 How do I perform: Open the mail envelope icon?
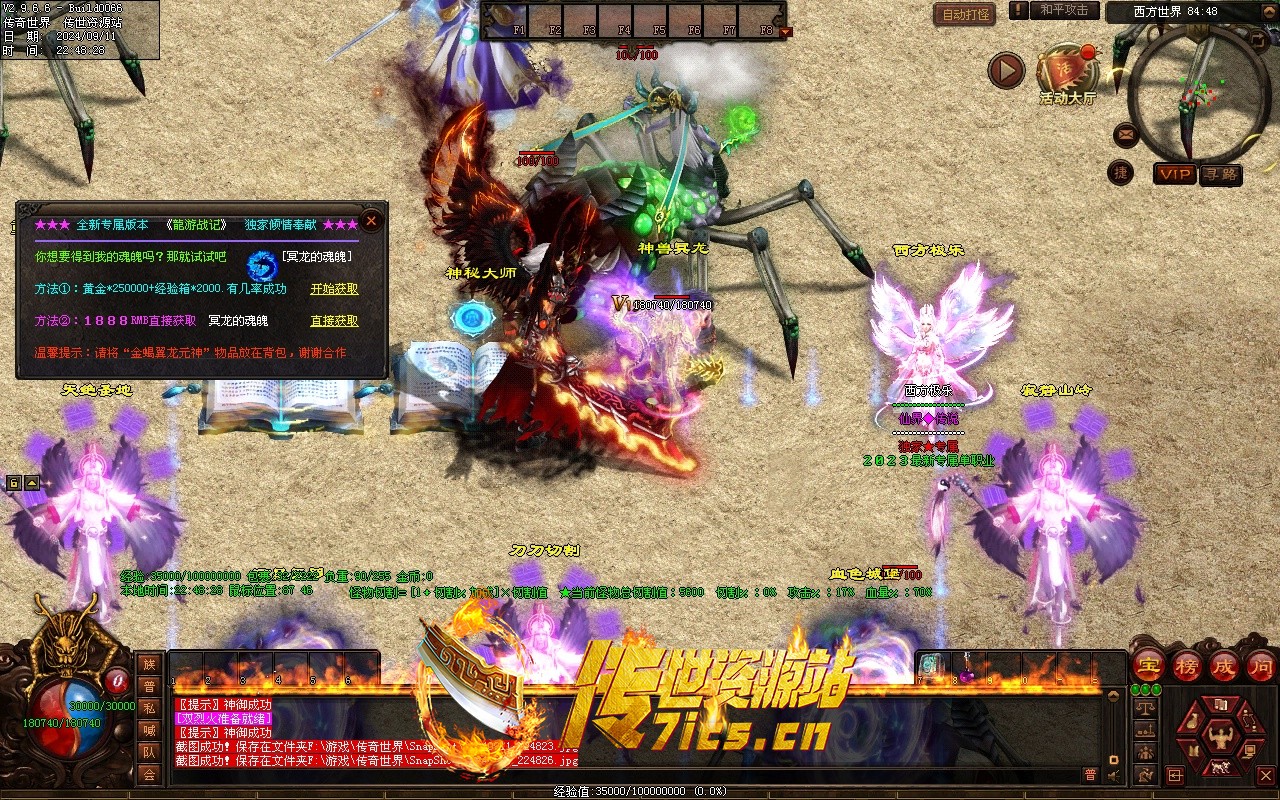1126,132
